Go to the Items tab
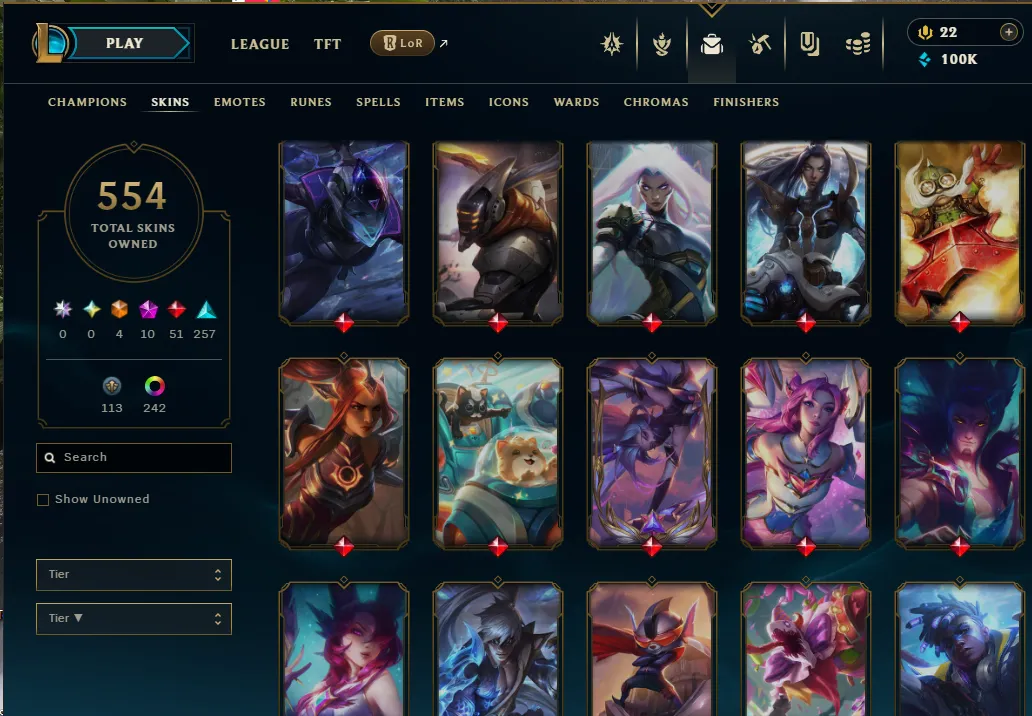The height and width of the screenshot is (716, 1032). [444, 102]
